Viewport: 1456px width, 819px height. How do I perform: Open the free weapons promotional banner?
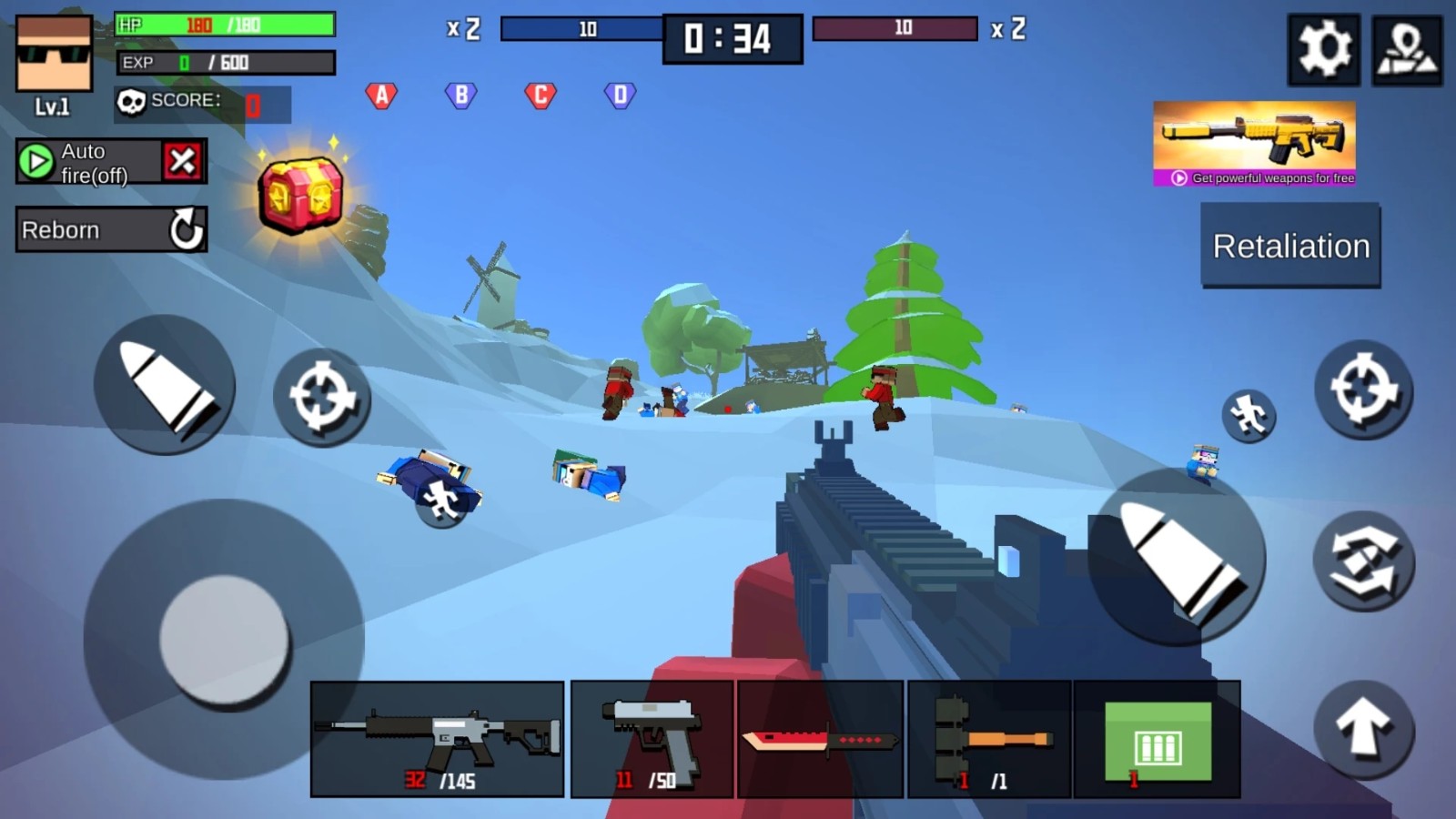(1254, 141)
